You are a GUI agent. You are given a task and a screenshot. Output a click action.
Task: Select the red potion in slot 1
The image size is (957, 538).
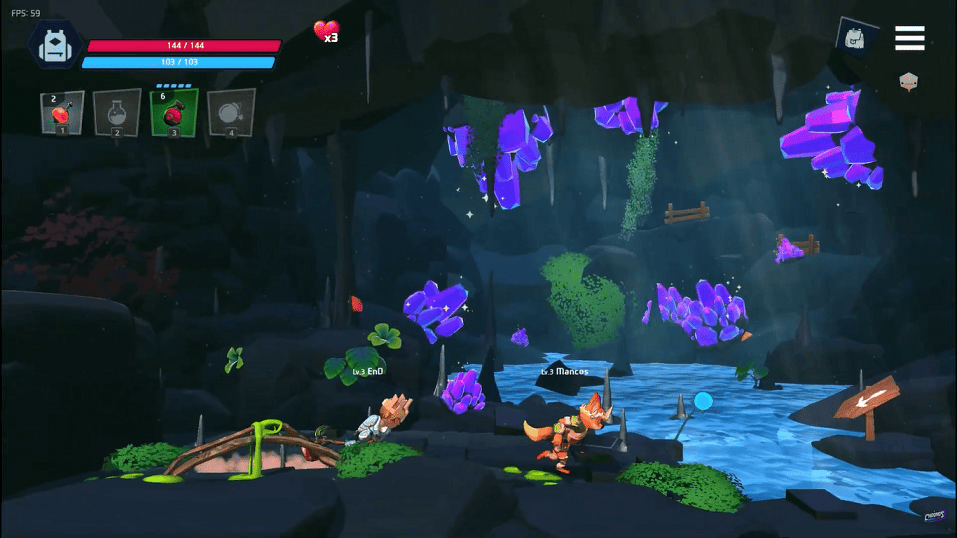pos(61,112)
